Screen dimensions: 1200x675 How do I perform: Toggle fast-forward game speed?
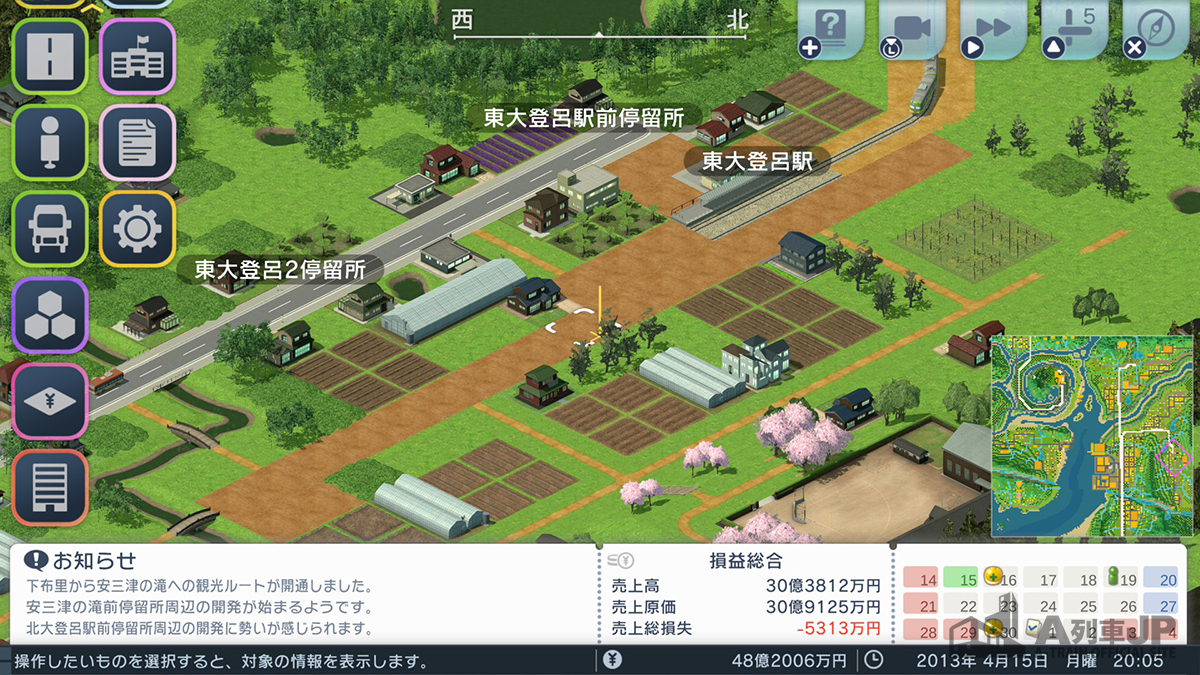click(x=993, y=29)
